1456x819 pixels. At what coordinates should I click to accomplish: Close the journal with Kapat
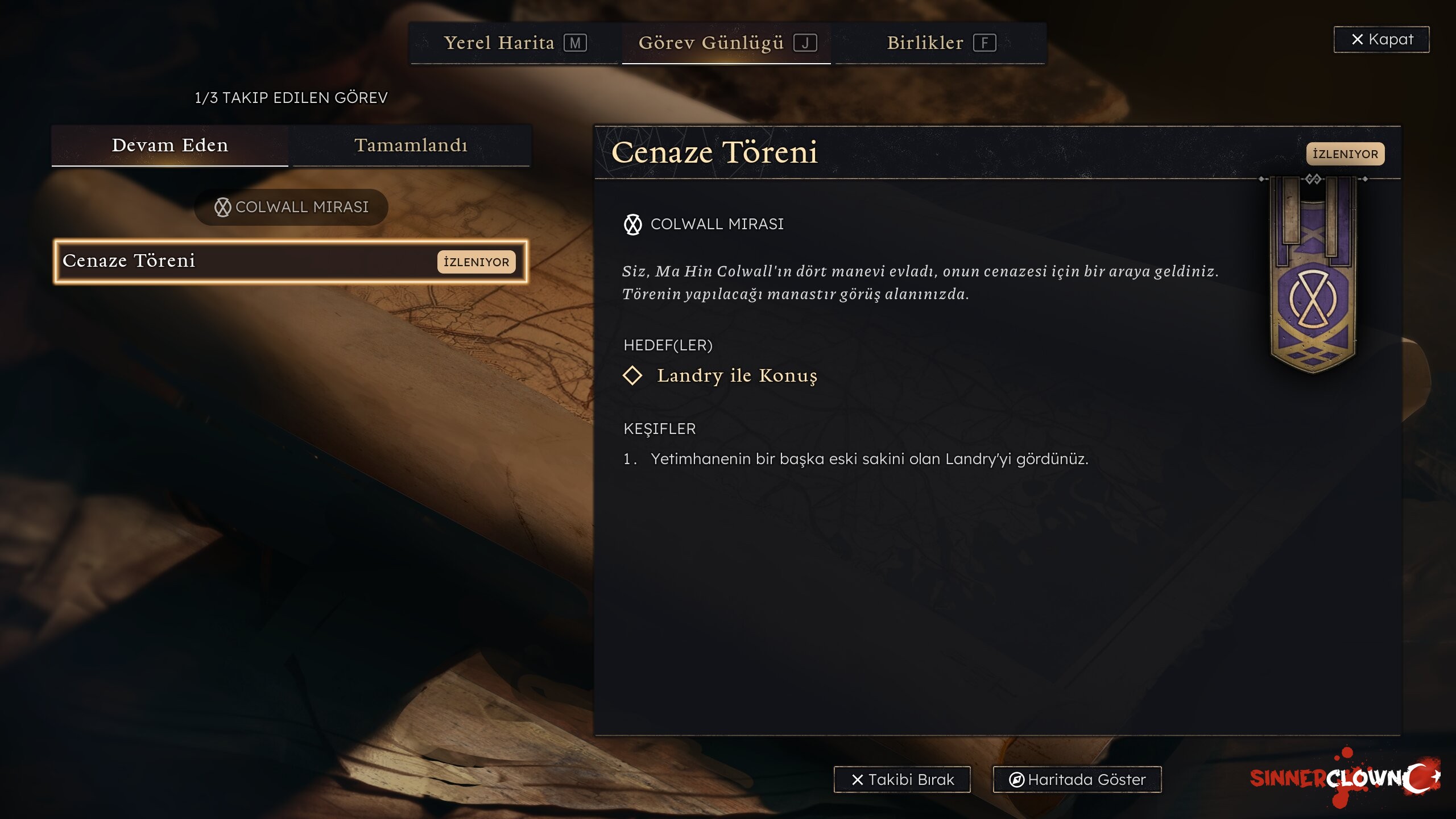pos(1381,39)
